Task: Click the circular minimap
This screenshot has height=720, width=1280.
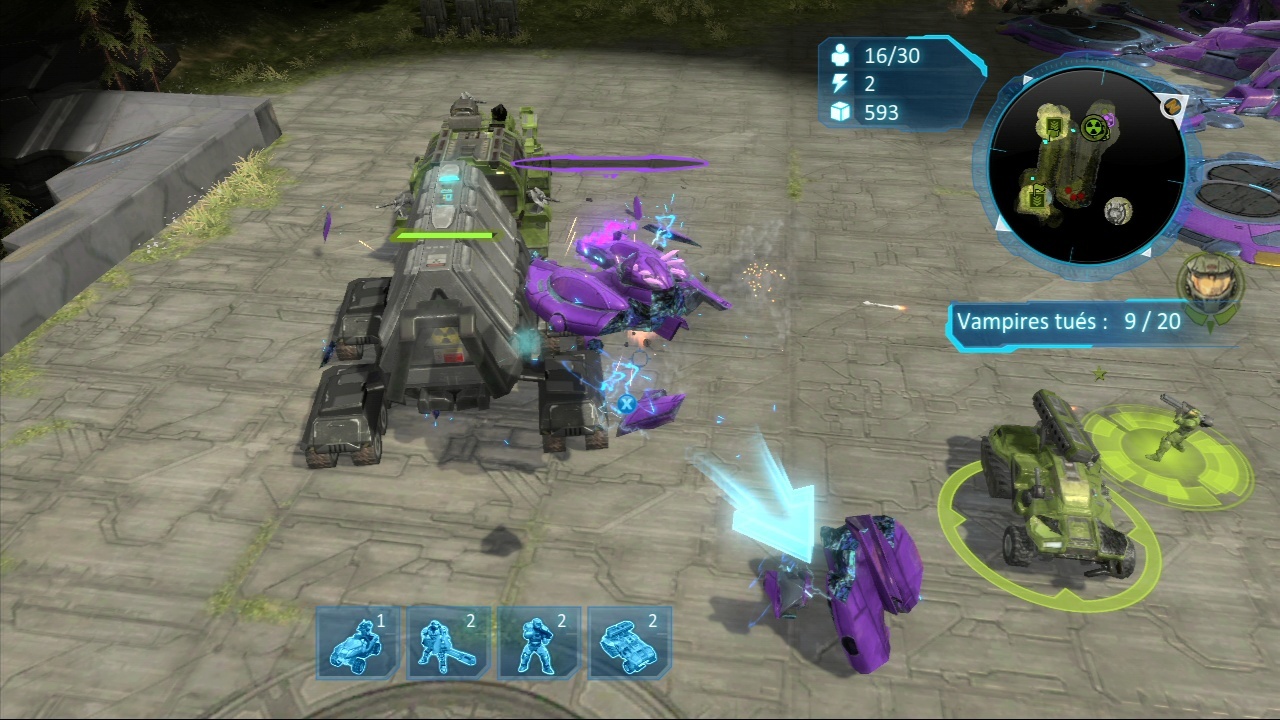Action: [1086, 164]
